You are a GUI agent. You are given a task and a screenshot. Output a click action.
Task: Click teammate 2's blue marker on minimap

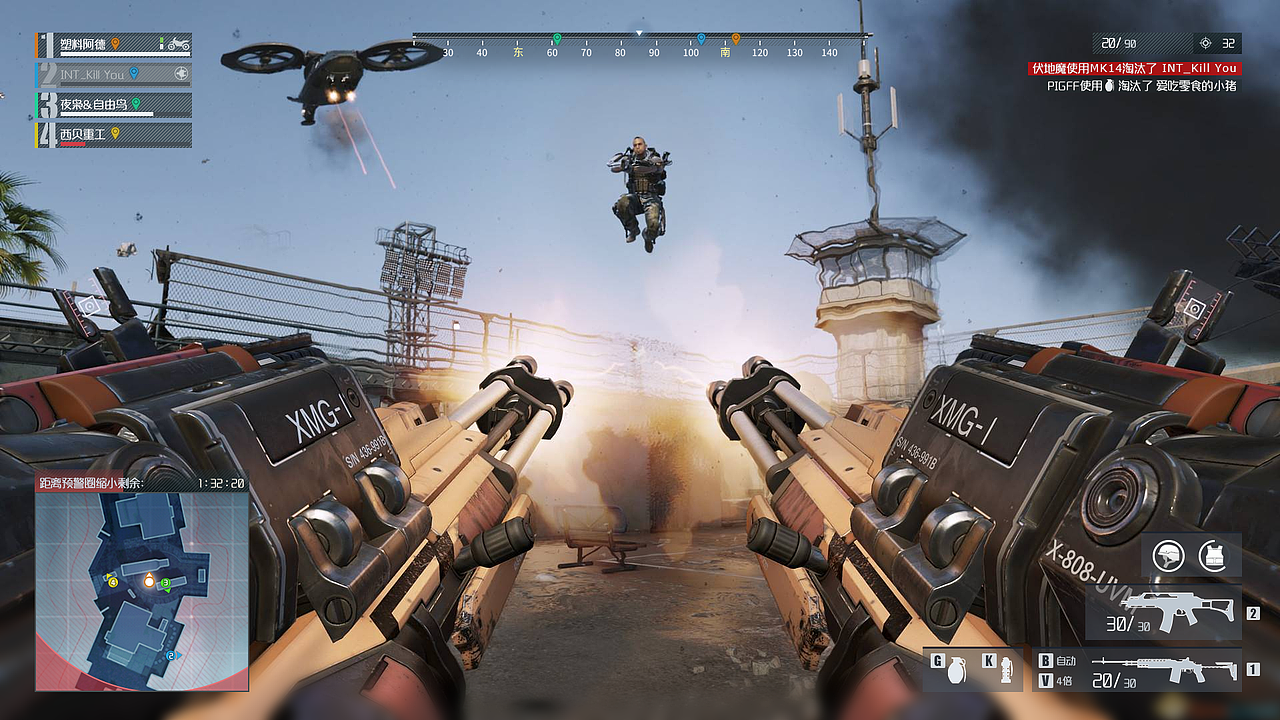click(x=171, y=656)
